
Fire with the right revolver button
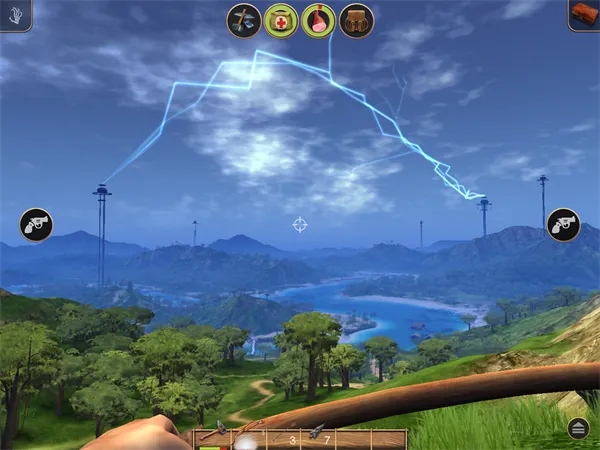pyautogui.click(x=564, y=224)
